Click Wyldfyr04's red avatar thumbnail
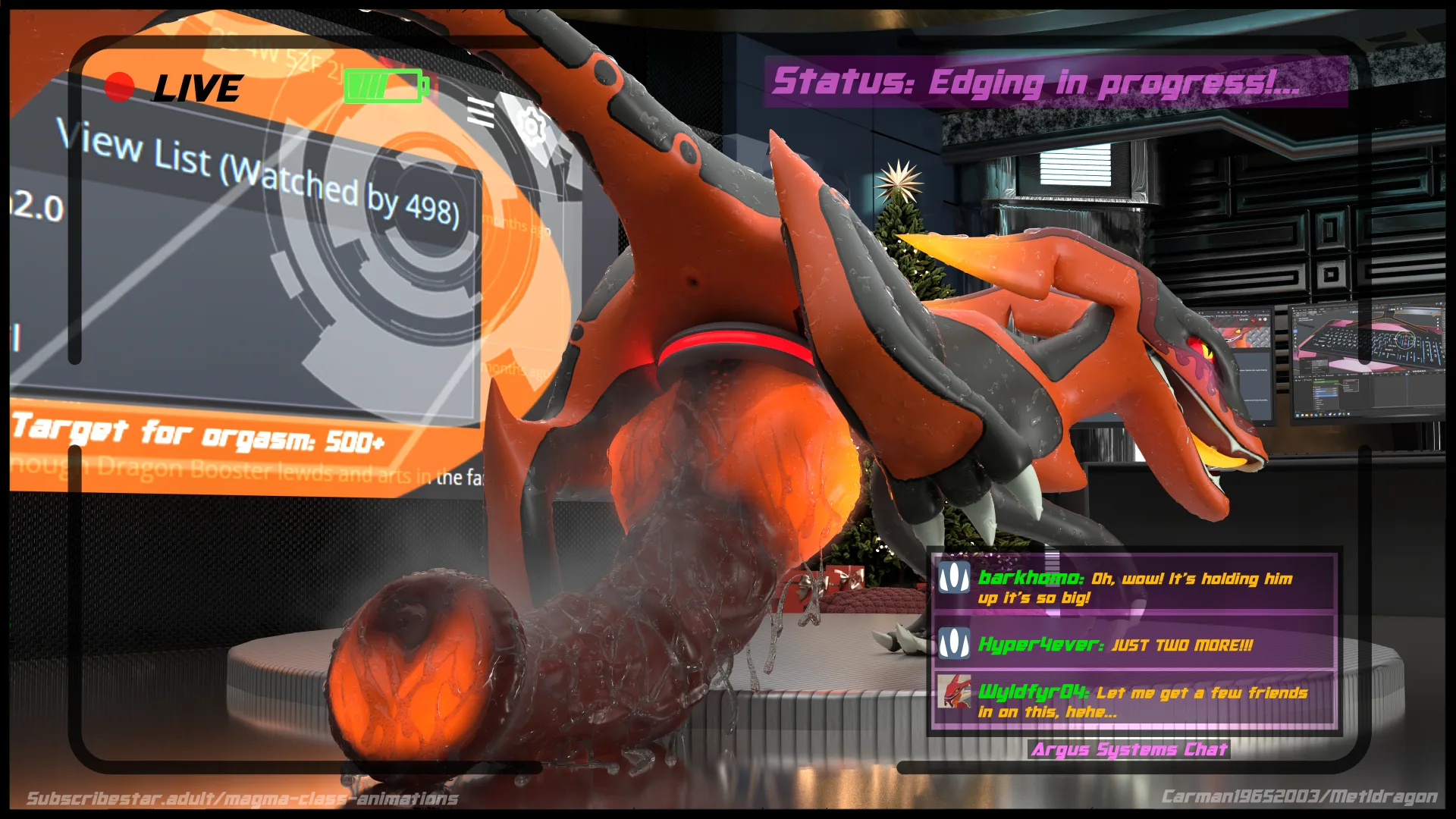Viewport: 1456px width, 819px height. tap(953, 692)
